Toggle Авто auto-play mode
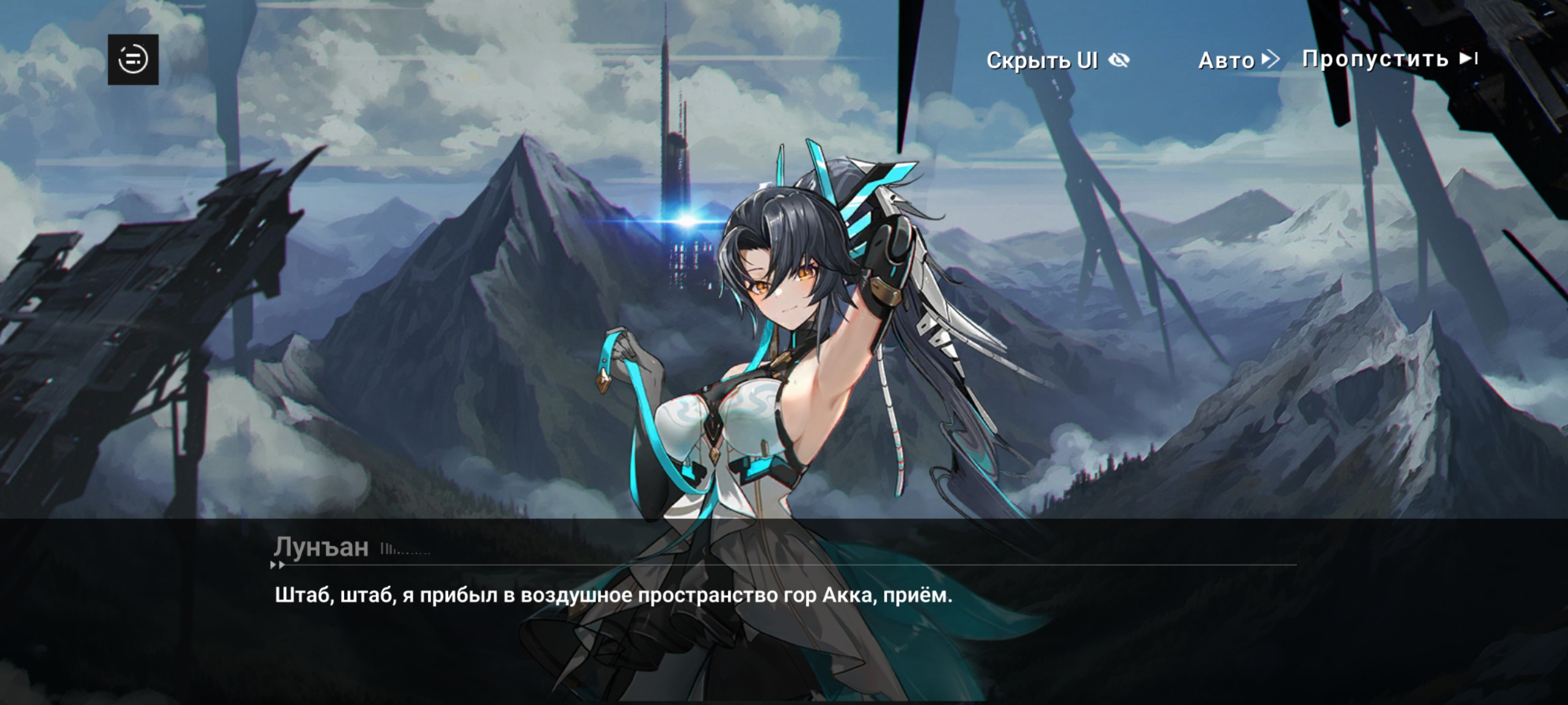The image size is (1568, 705). (x=1237, y=60)
